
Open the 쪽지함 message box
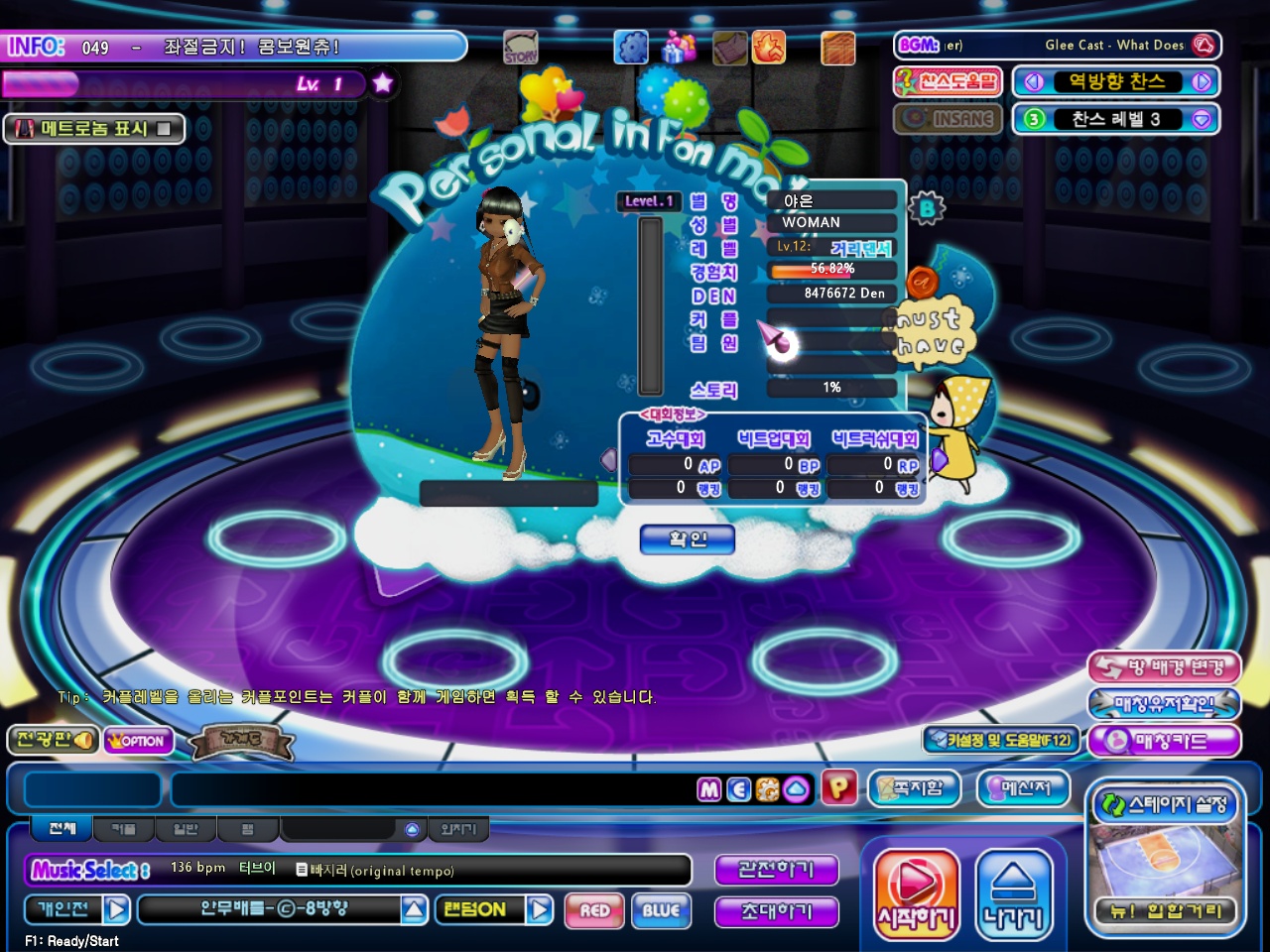pos(914,788)
